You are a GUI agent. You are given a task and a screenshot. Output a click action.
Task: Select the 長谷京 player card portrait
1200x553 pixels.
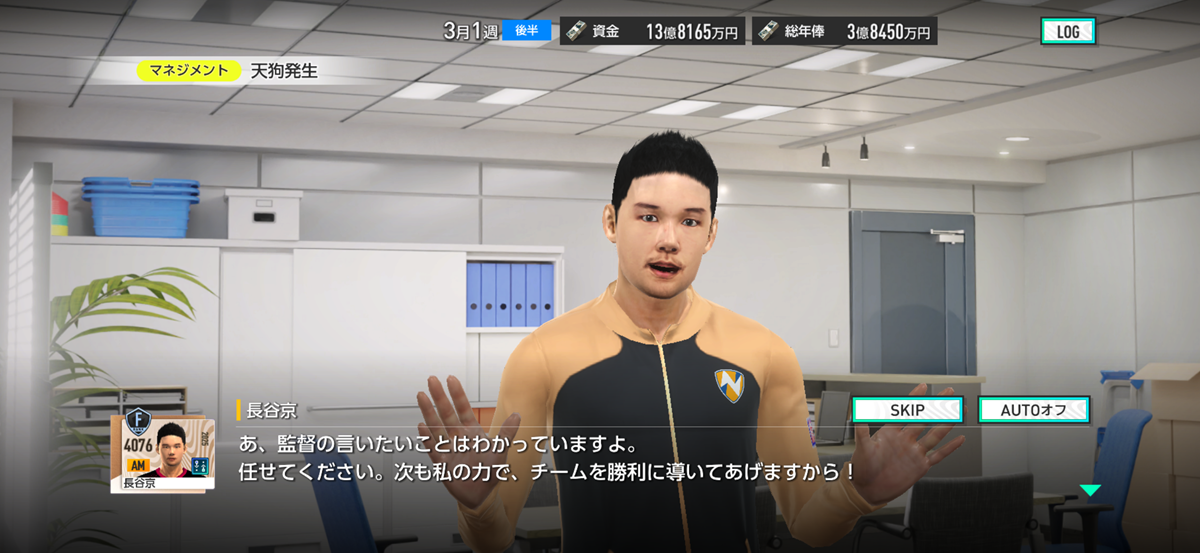[x=162, y=452]
